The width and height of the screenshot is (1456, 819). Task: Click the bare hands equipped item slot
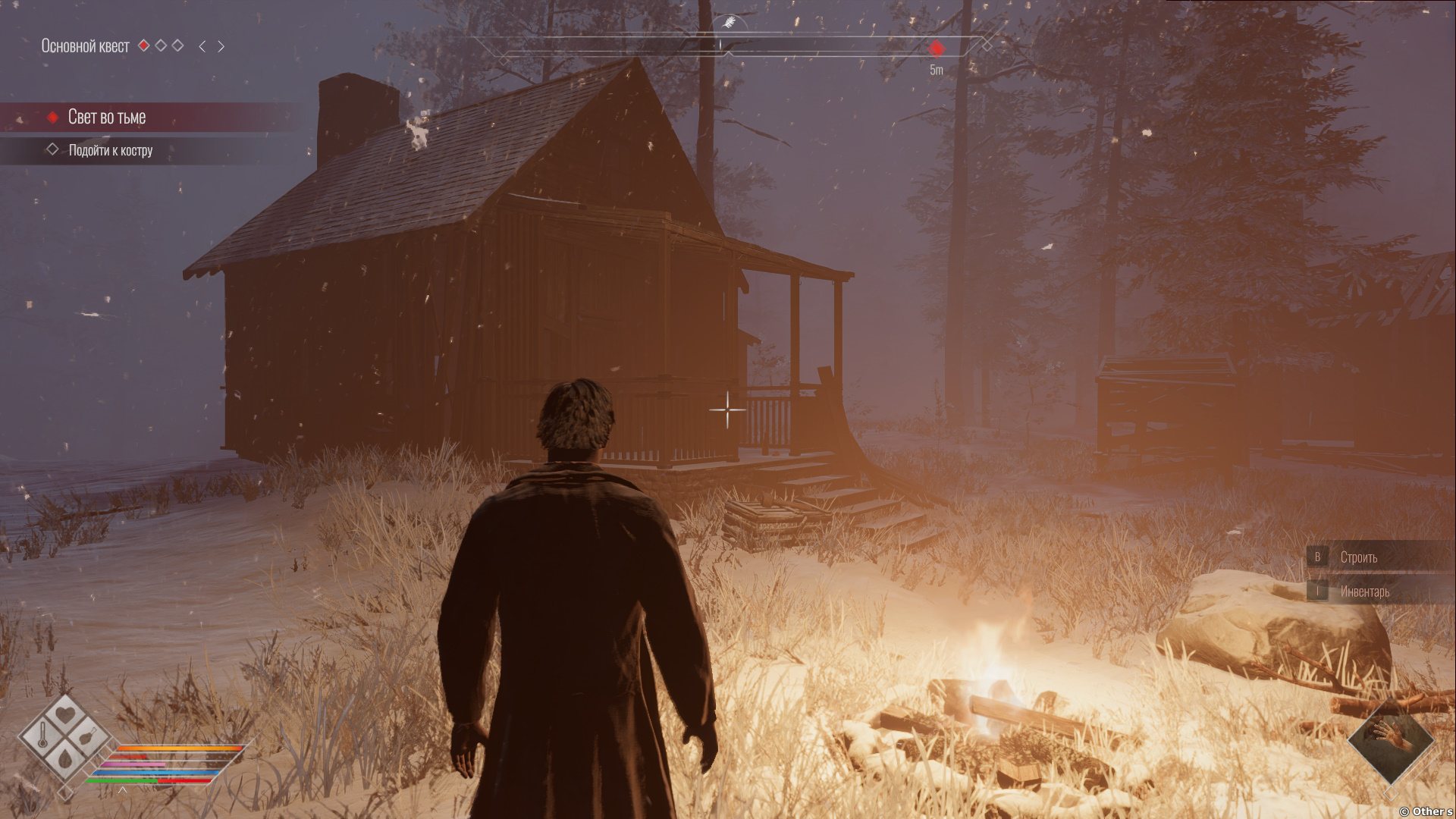coord(1392,738)
